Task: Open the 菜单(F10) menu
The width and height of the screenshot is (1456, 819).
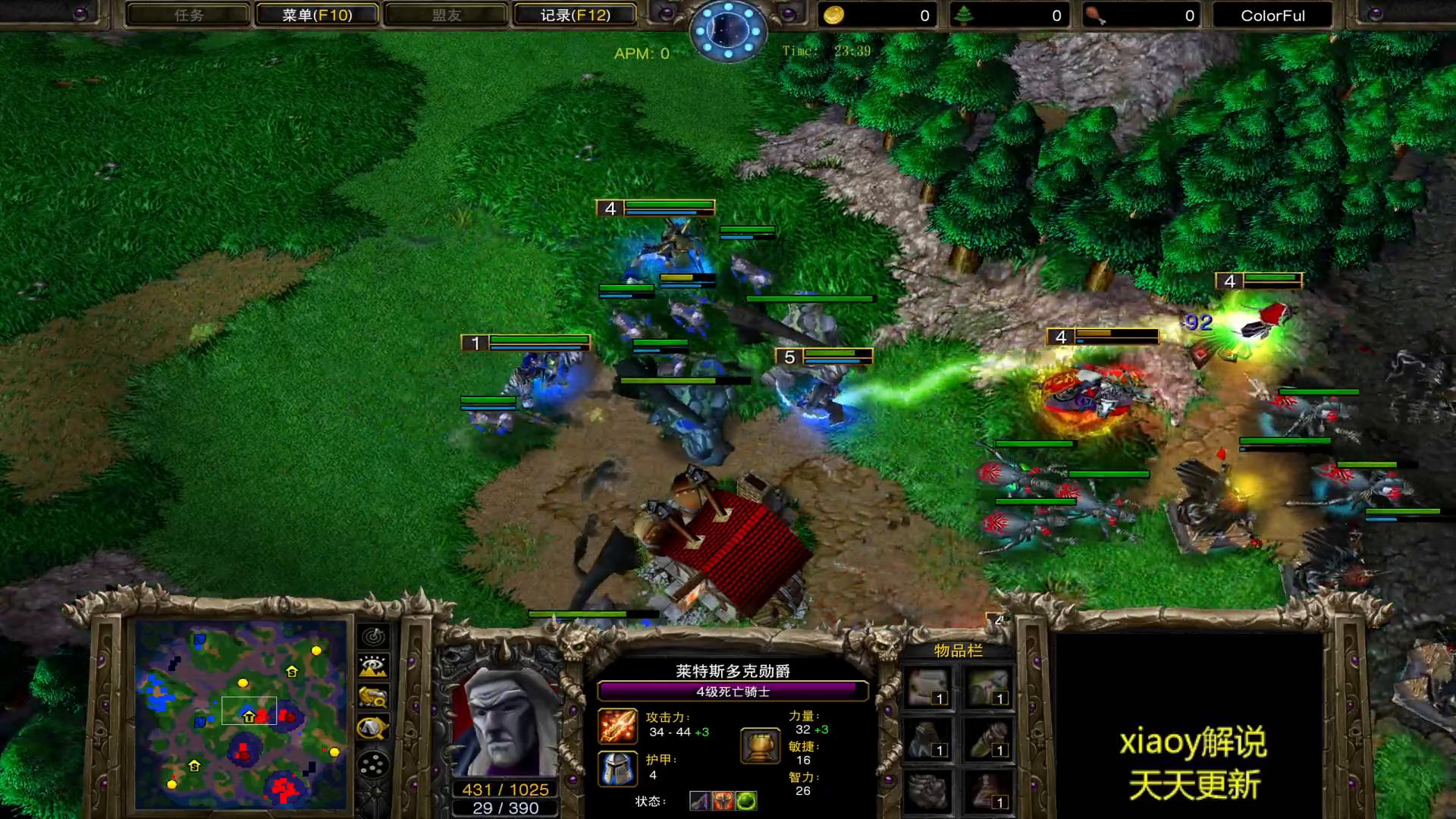Action: coord(317,15)
